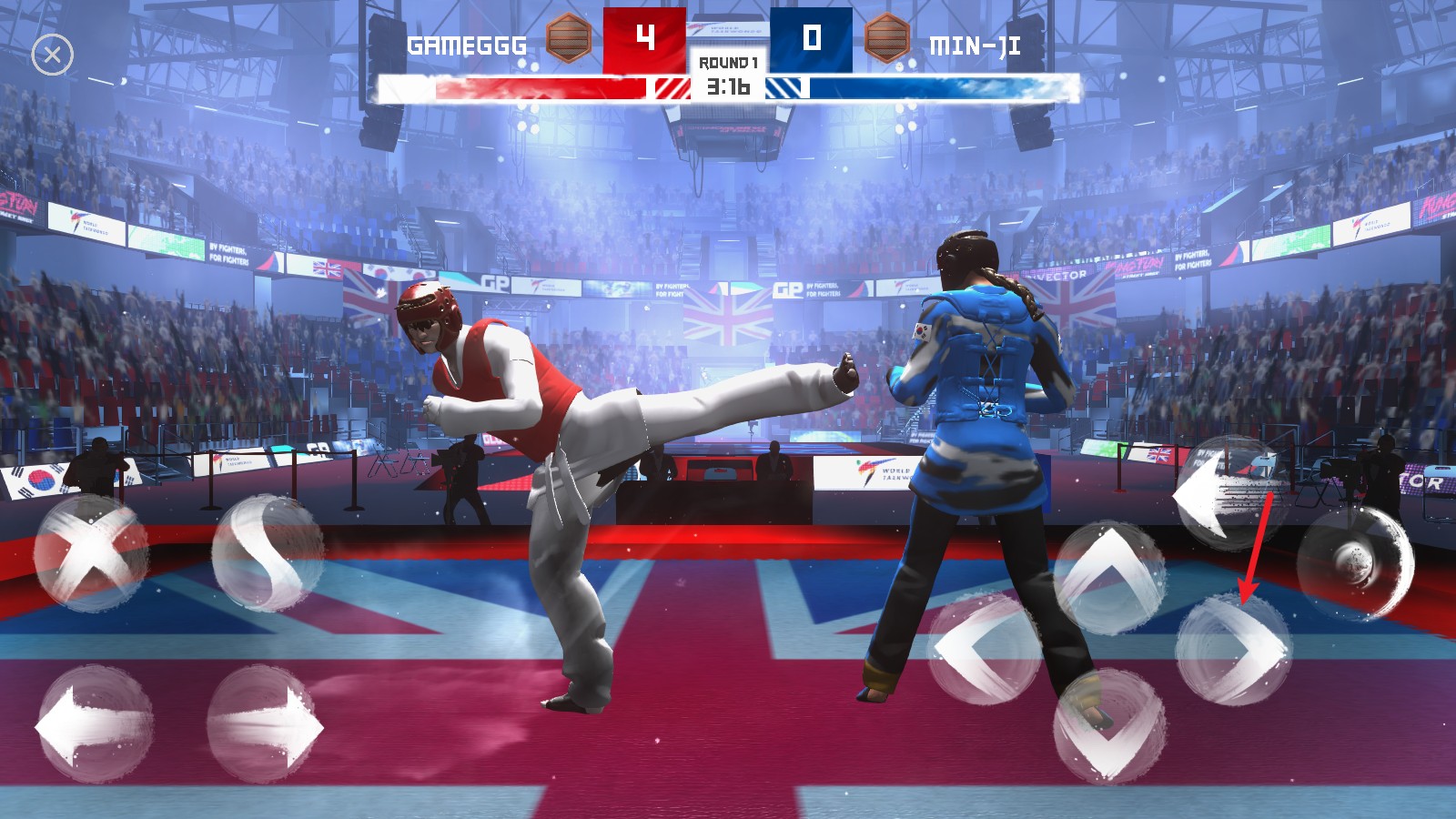Viewport: 1456px width, 819px height.
Task: Trigger the right chevron kick button
Action: [1234, 648]
